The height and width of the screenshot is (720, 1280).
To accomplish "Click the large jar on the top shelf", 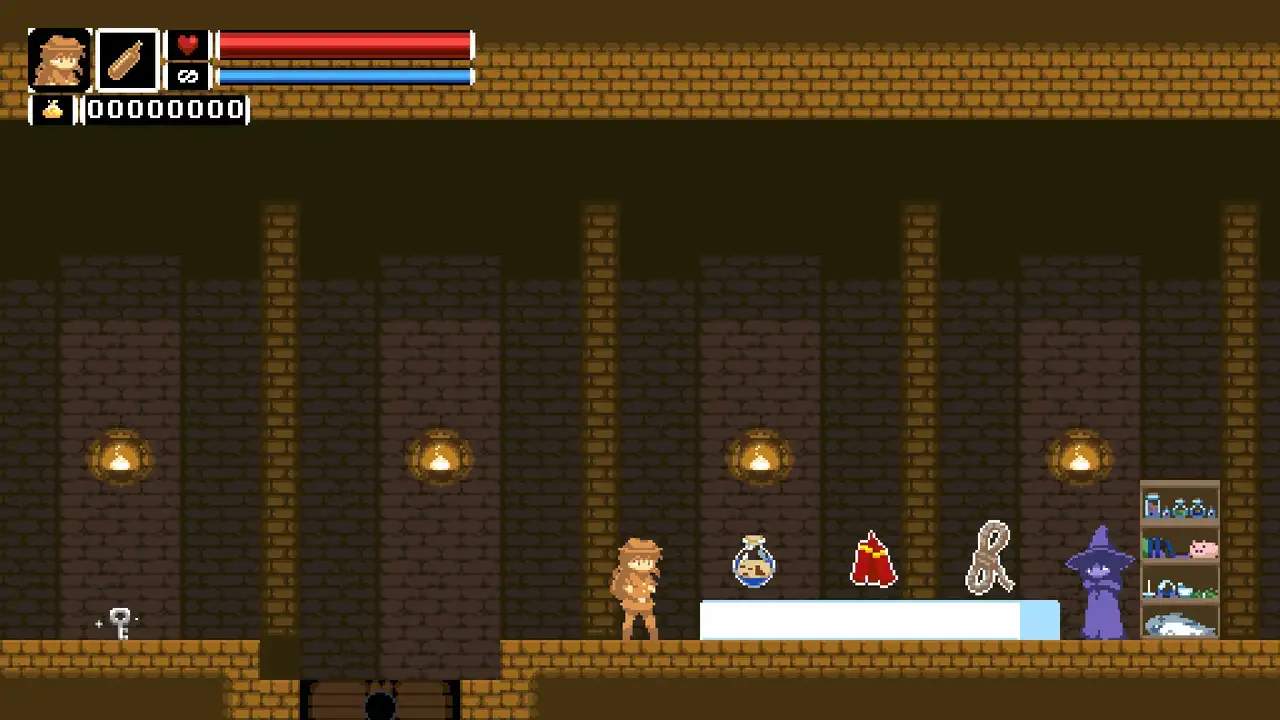I will 1152,506.
